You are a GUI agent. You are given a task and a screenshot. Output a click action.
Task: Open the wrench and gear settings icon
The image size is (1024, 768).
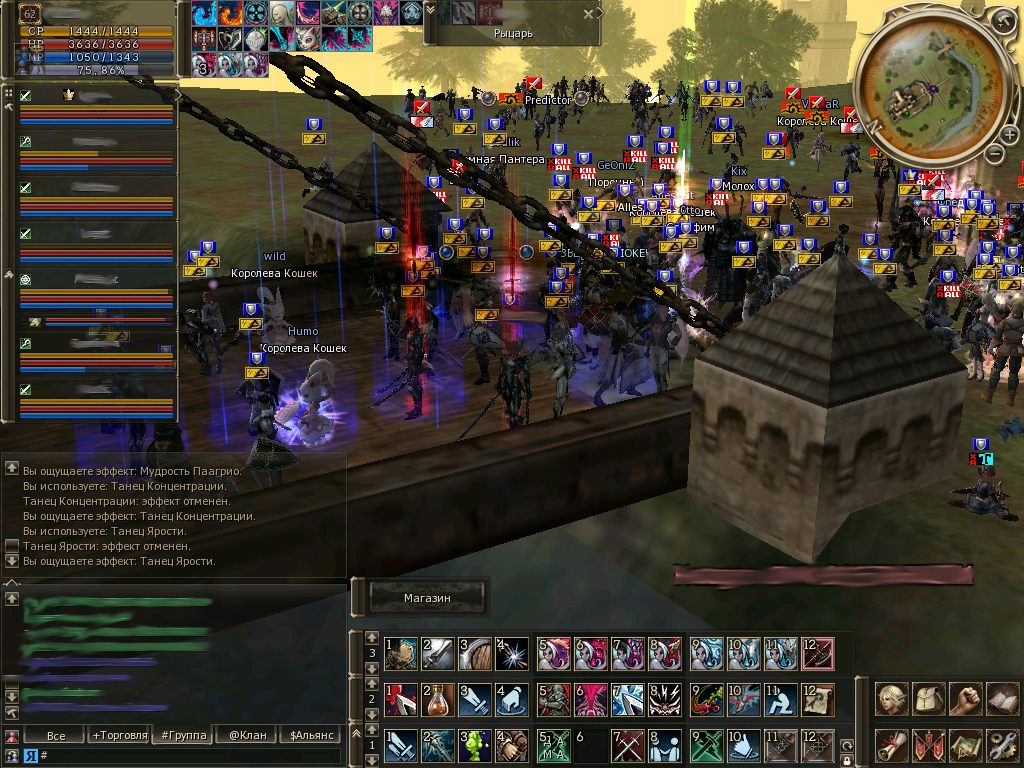pyautogui.click(x=1002, y=745)
